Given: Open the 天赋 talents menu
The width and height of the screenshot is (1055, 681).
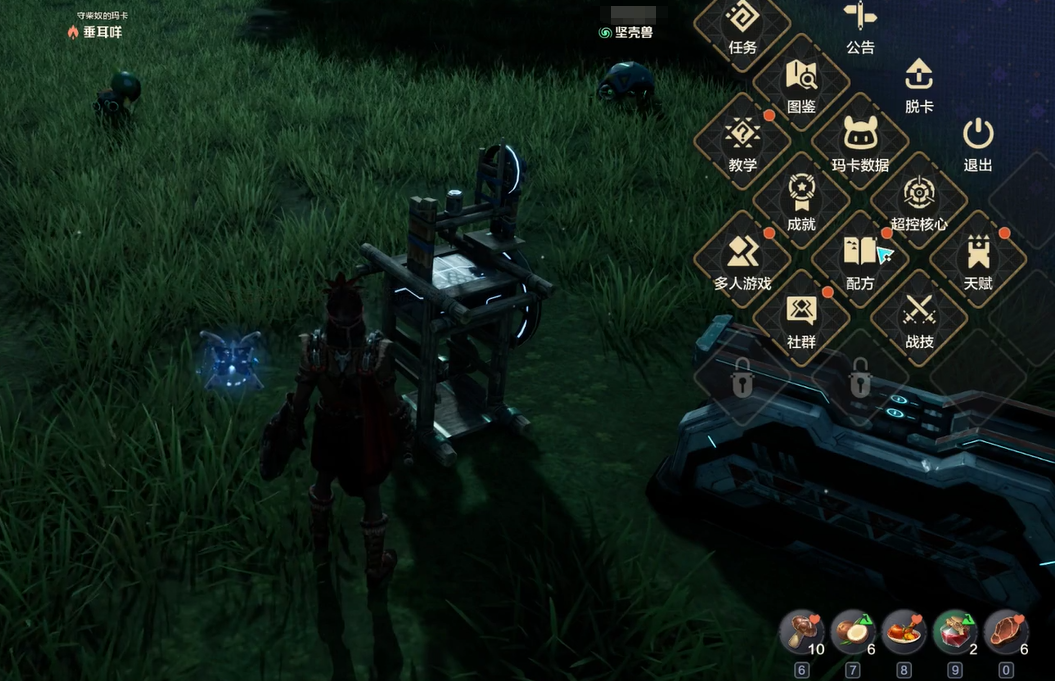Looking at the screenshot, I should tap(978, 260).
